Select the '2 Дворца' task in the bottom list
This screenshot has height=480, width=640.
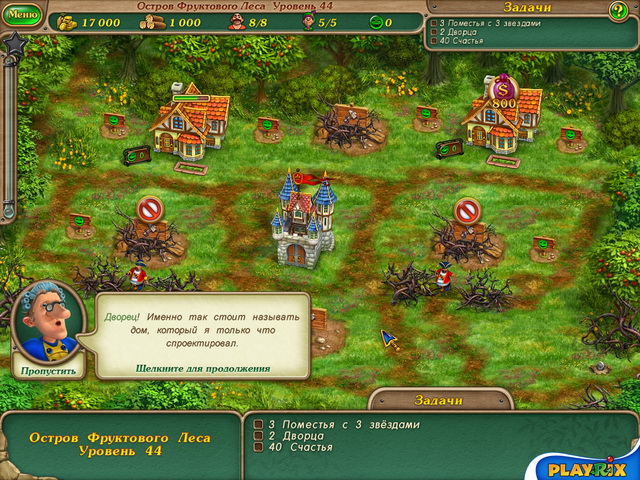[258, 435]
